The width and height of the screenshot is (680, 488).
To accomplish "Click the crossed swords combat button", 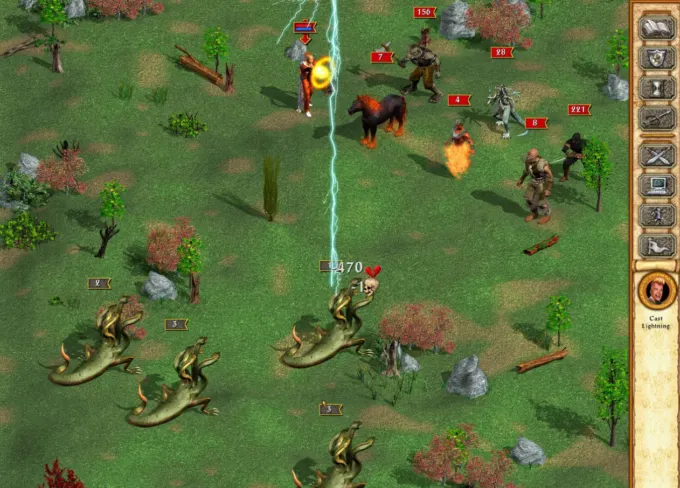I will pos(655,153).
